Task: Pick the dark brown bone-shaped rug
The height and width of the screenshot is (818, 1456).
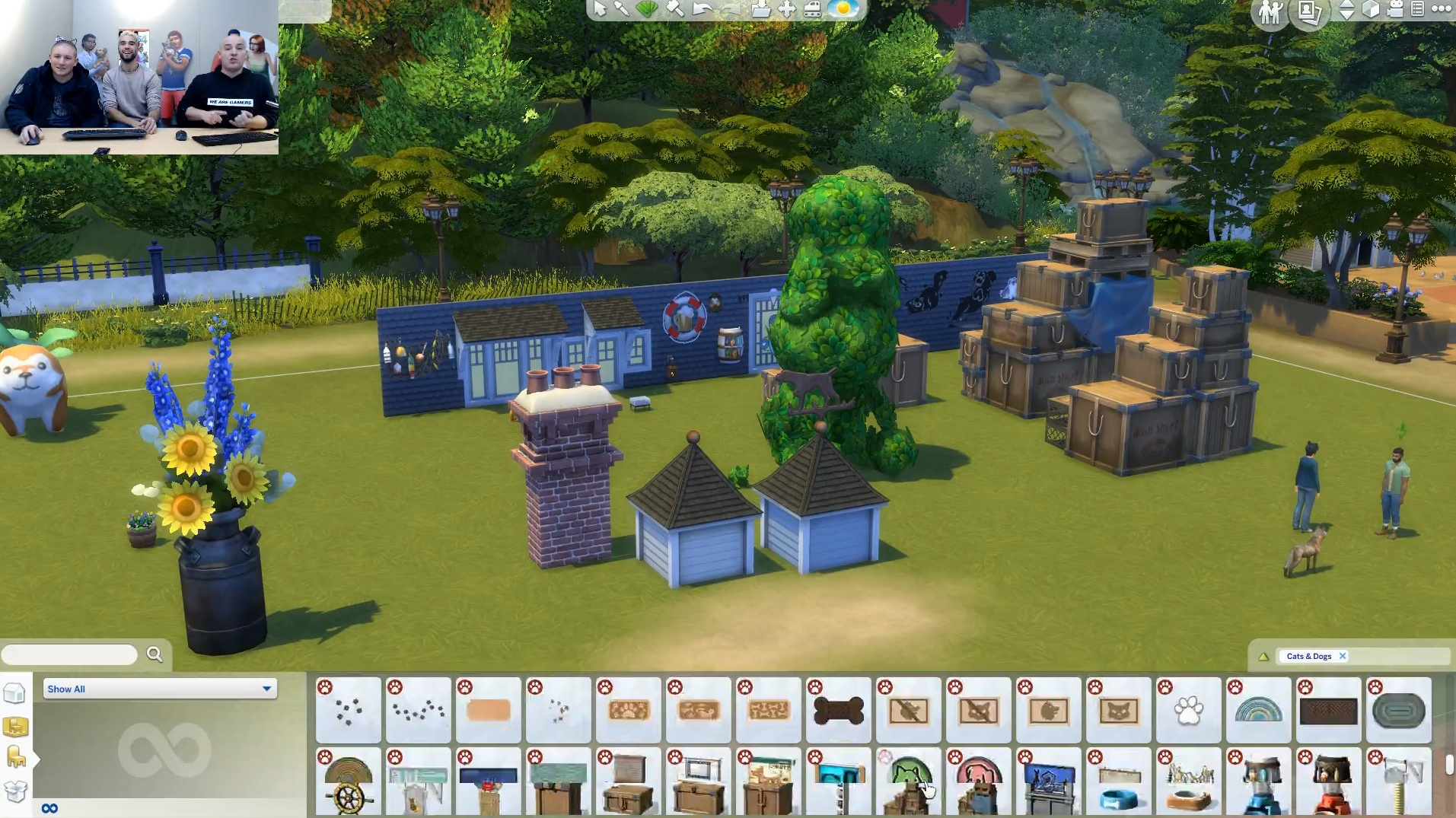Action: pyautogui.click(x=838, y=711)
